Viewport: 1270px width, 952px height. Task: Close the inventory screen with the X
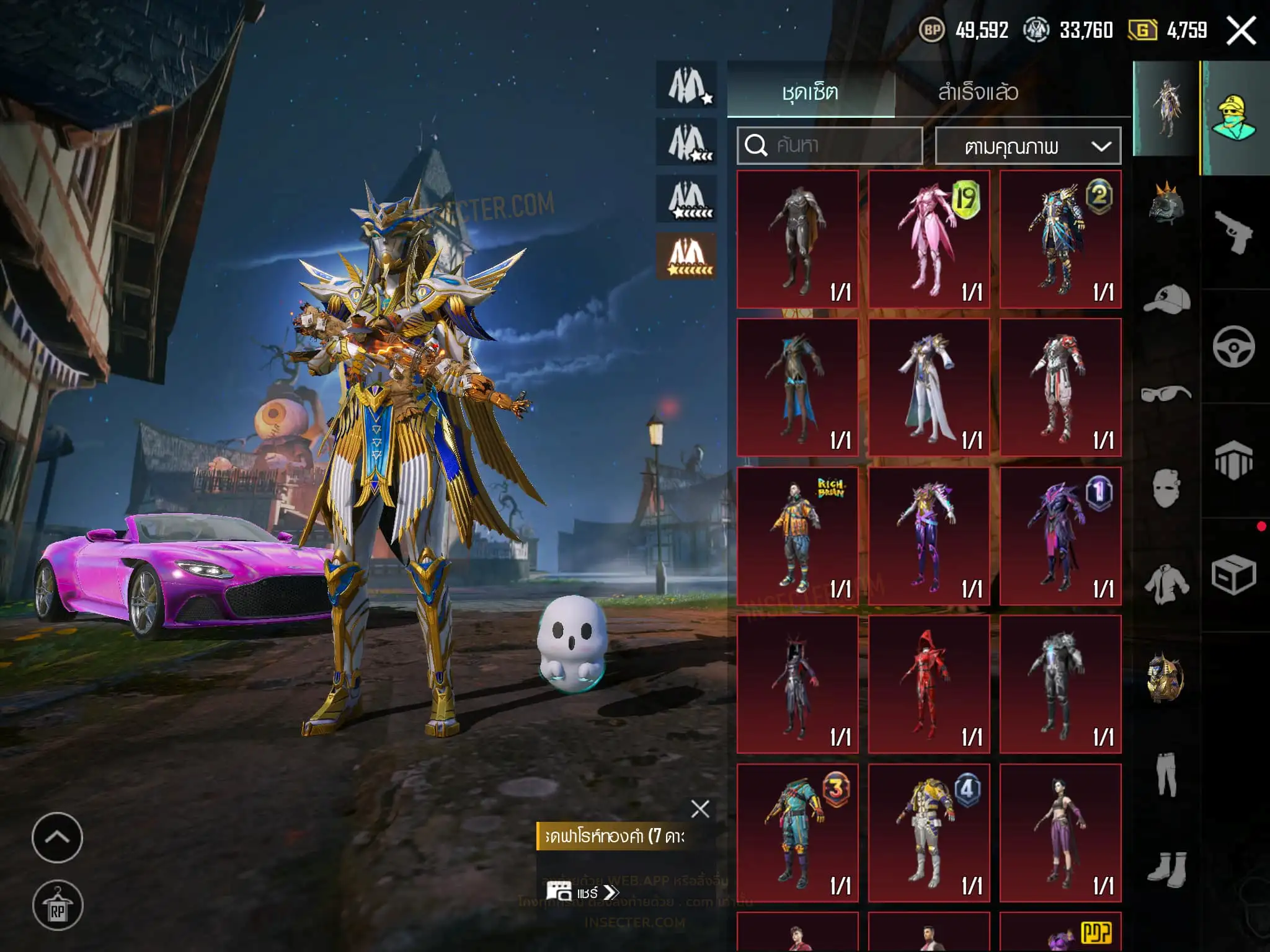click(1241, 30)
